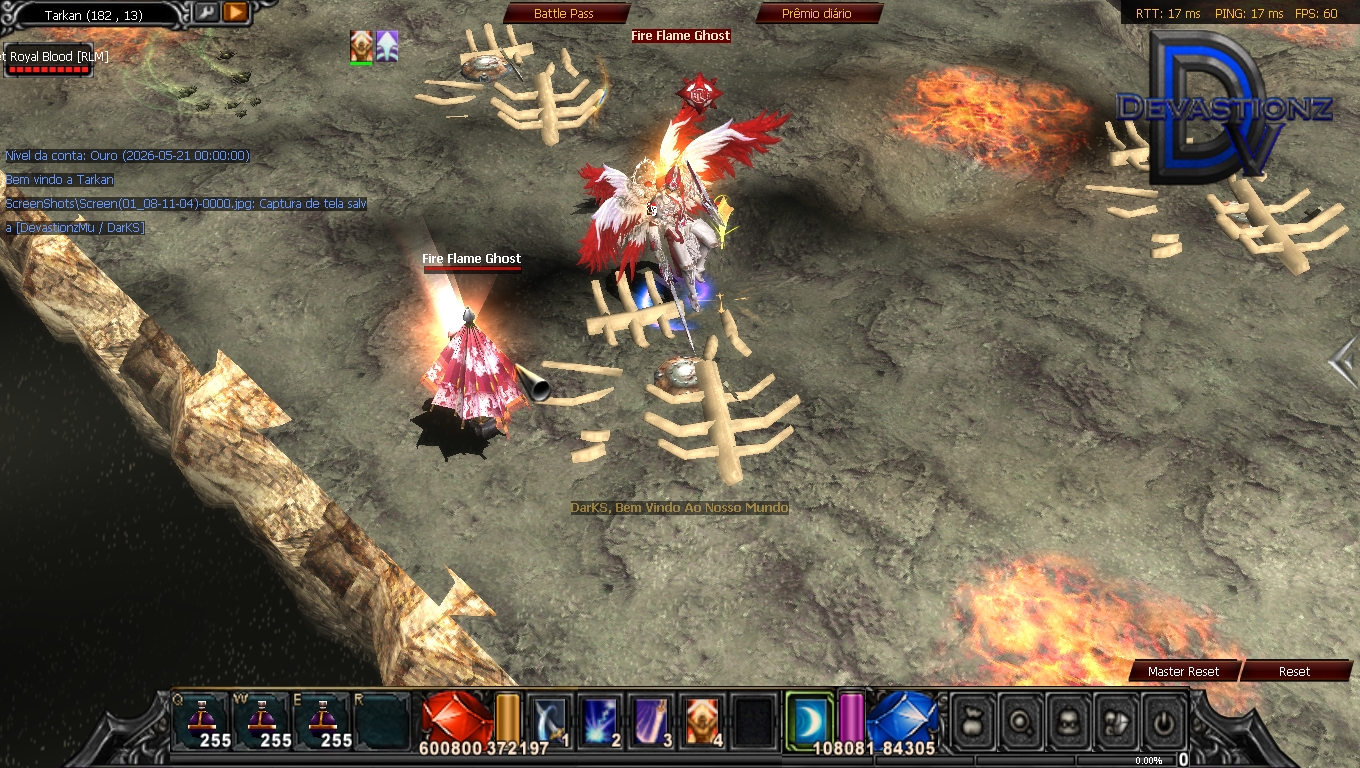Open the Battle Pass panel
The width and height of the screenshot is (1360, 768).
point(565,14)
